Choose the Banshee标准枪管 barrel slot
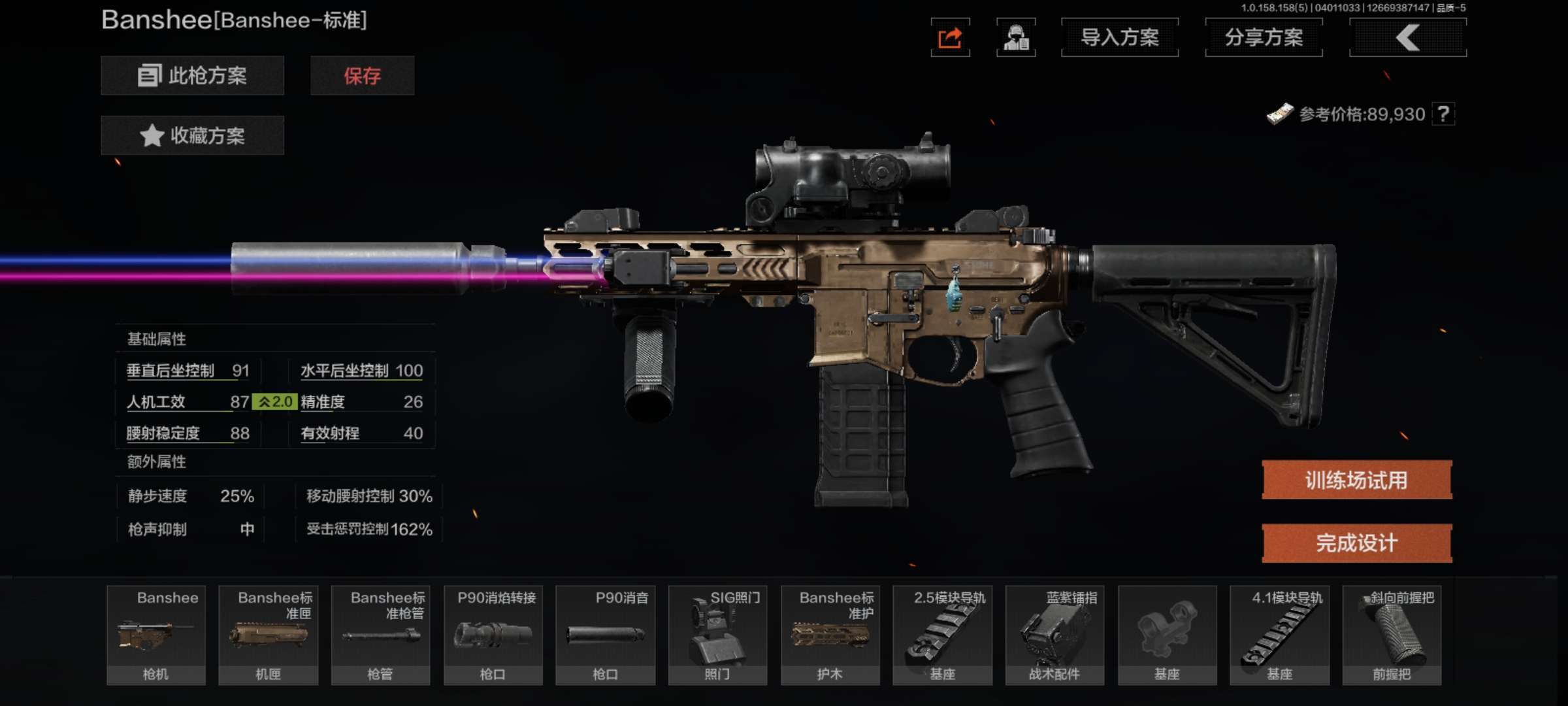 [381, 635]
